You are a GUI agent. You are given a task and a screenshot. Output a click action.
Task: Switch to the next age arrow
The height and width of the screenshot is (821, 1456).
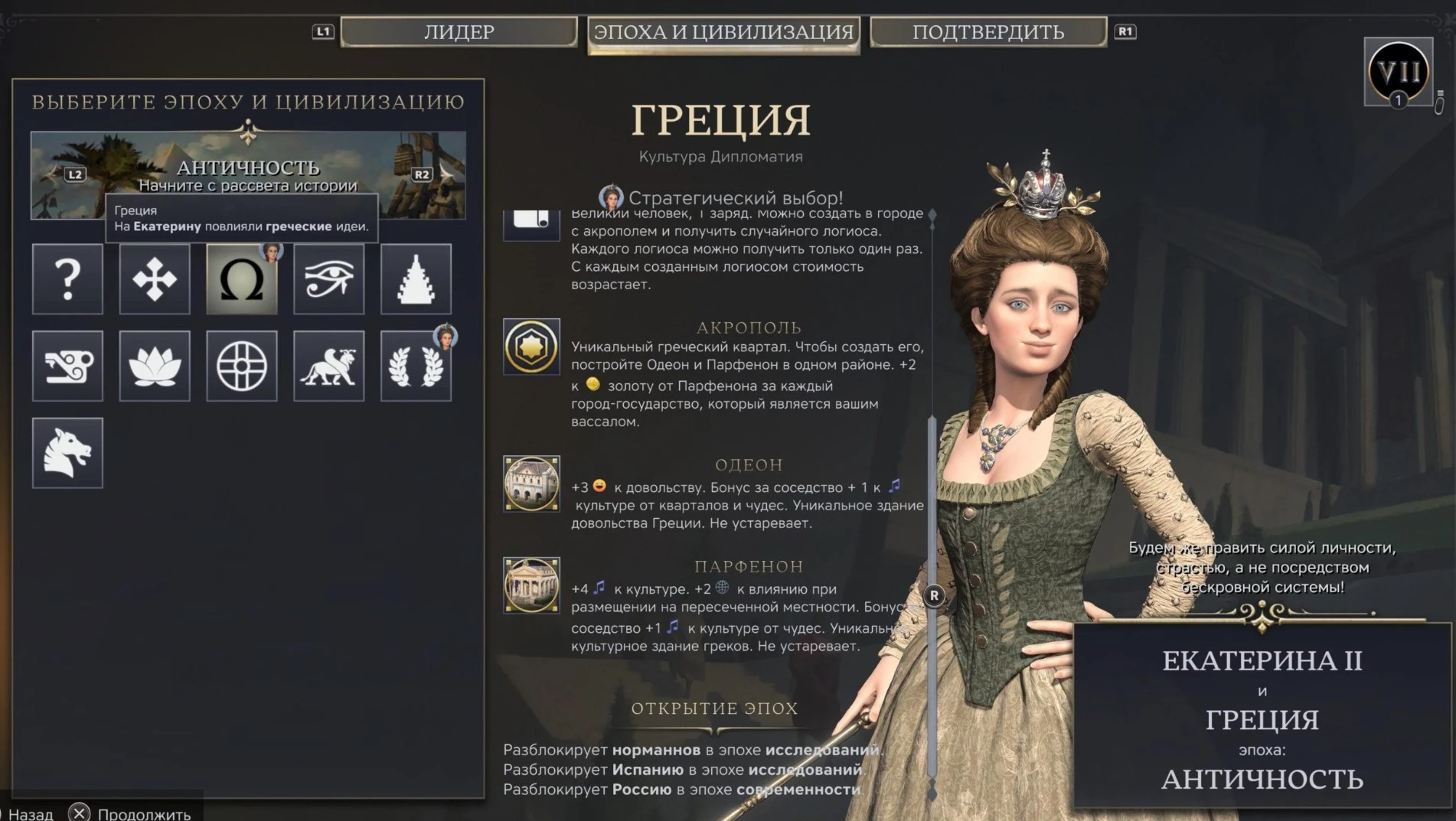coord(444,174)
